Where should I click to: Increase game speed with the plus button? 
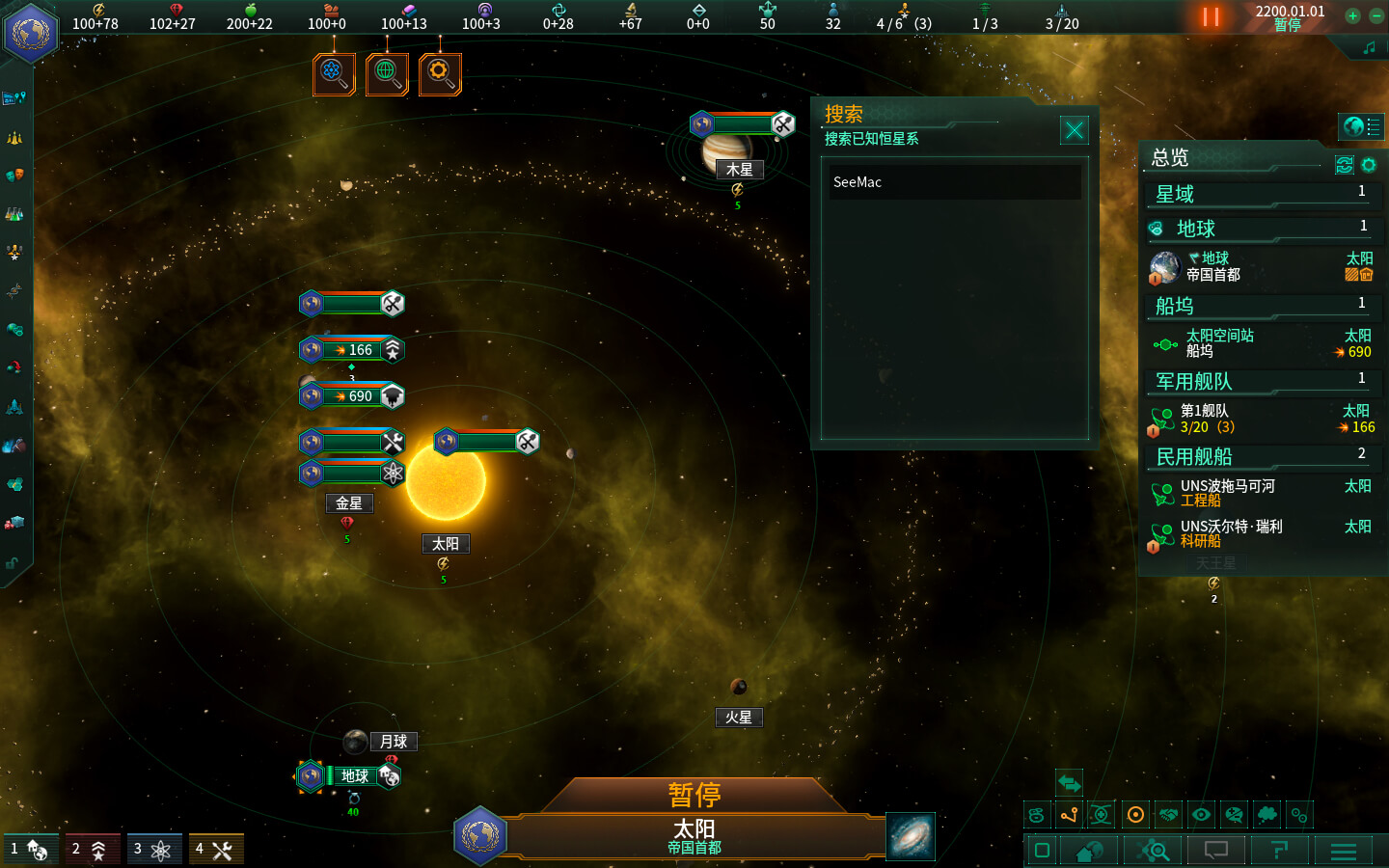[x=1352, y=15]
